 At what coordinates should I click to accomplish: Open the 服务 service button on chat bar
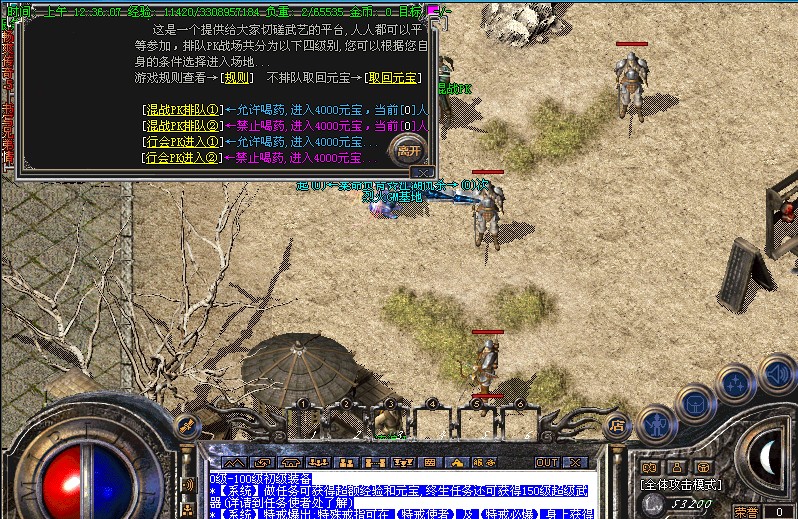(x=484, y=462)
